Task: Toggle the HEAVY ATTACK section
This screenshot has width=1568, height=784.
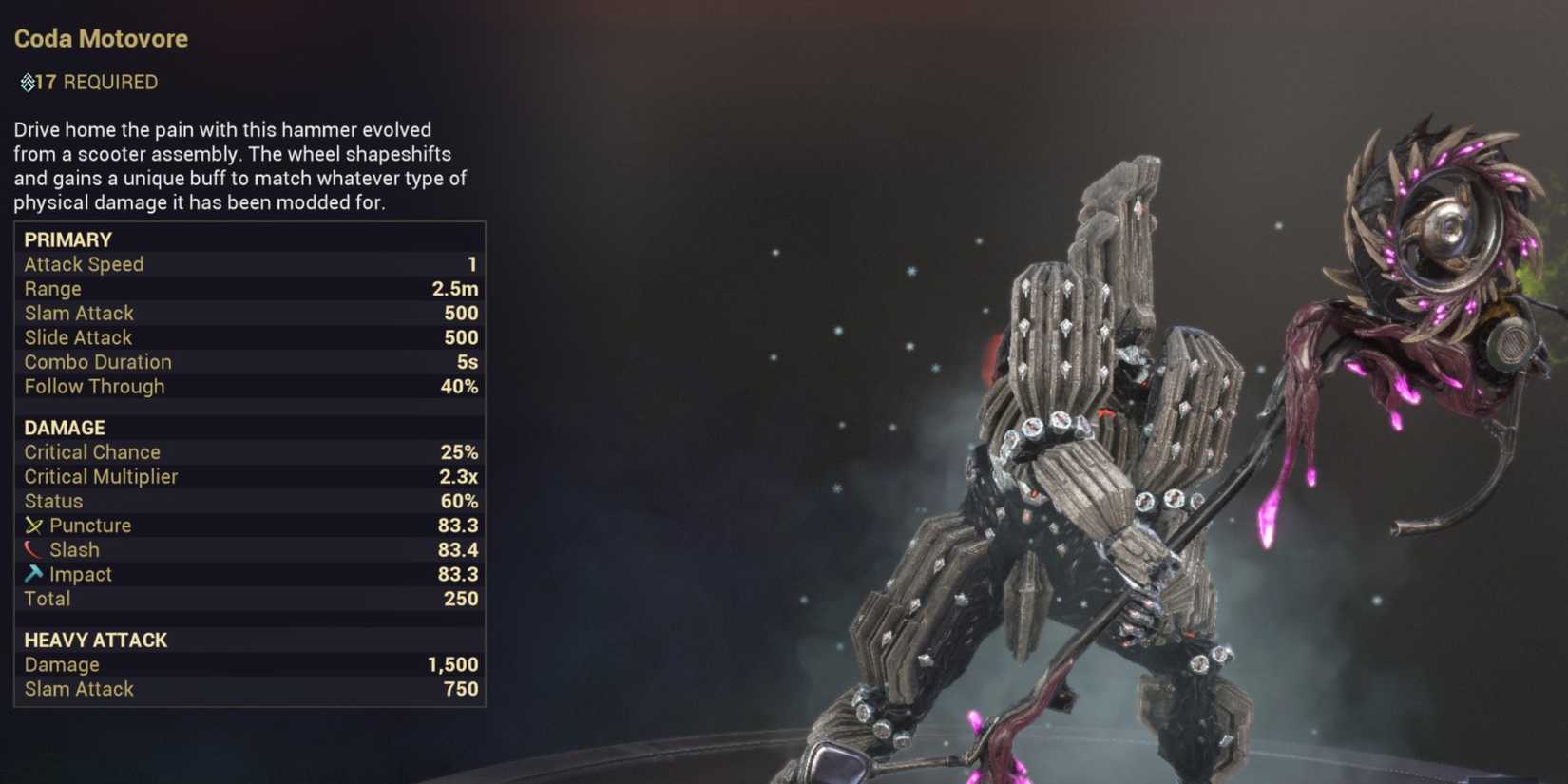Action: (x=95, y=641)
